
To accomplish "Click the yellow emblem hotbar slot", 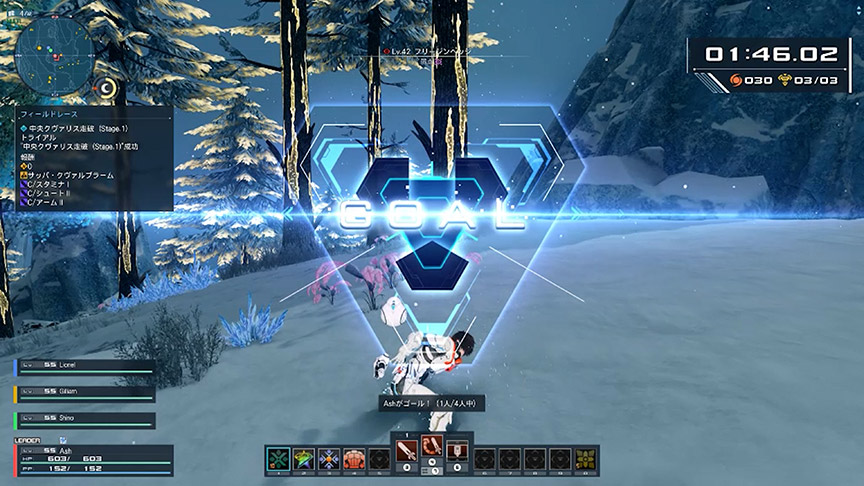I will [x=586, y=459].
